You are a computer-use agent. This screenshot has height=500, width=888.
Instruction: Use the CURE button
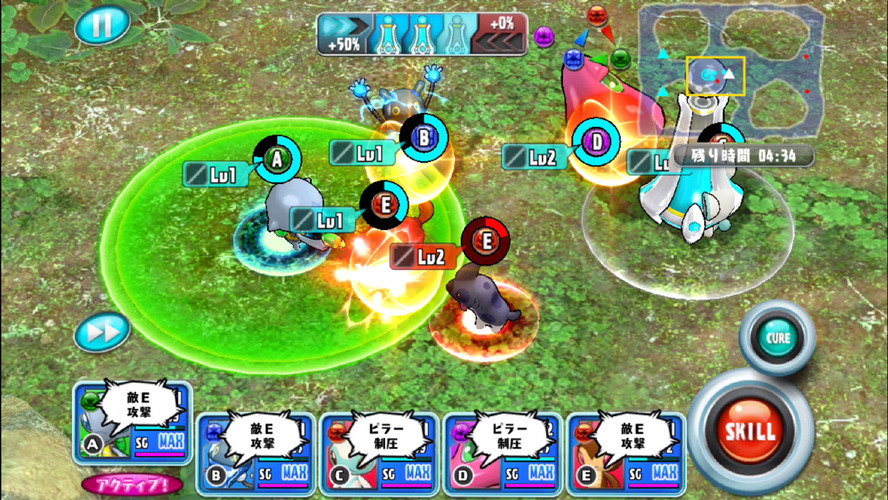779,337
